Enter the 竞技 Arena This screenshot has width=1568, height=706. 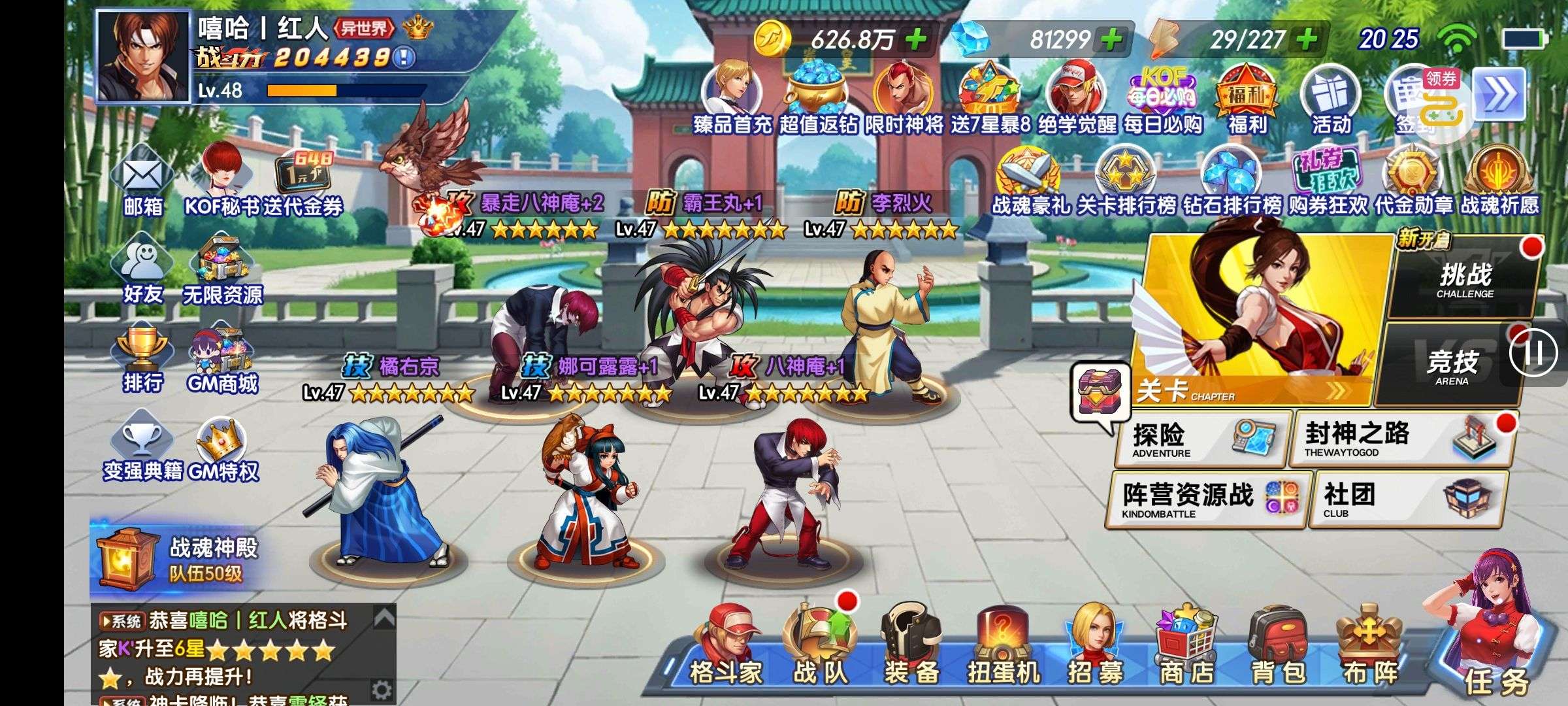(x=1450, y=366)
